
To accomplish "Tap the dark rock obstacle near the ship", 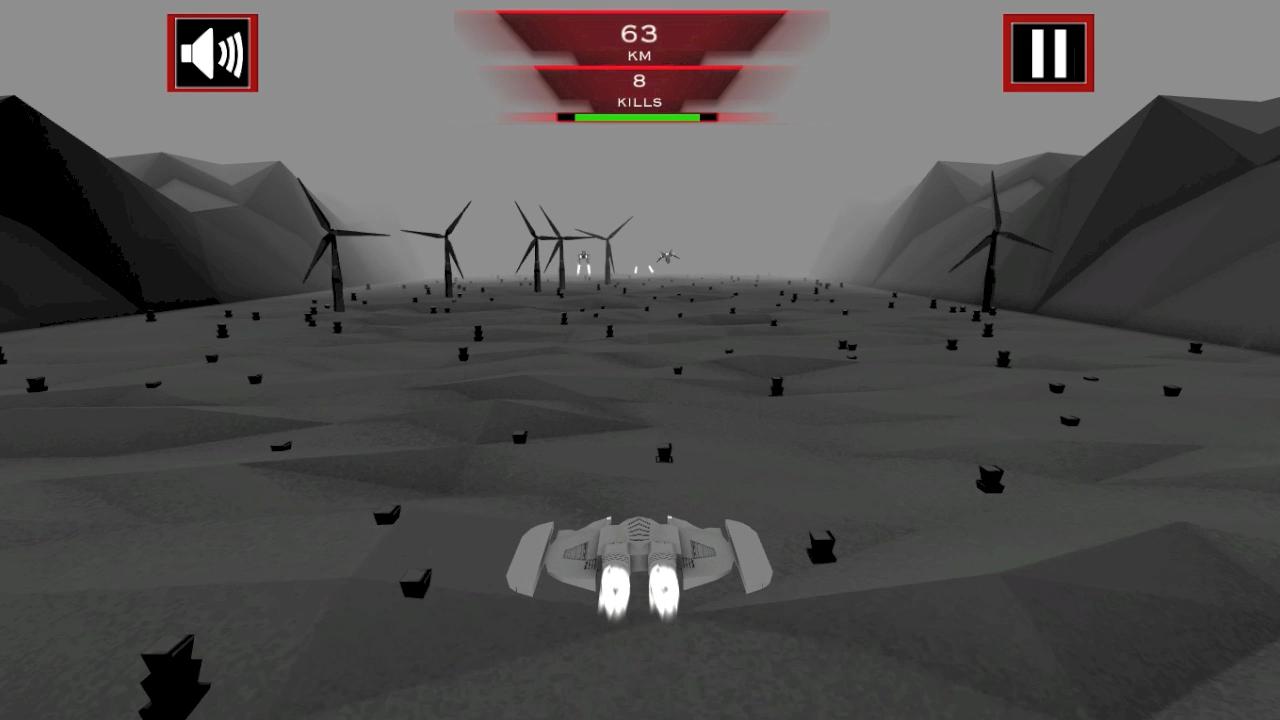I will click(820, 547).
